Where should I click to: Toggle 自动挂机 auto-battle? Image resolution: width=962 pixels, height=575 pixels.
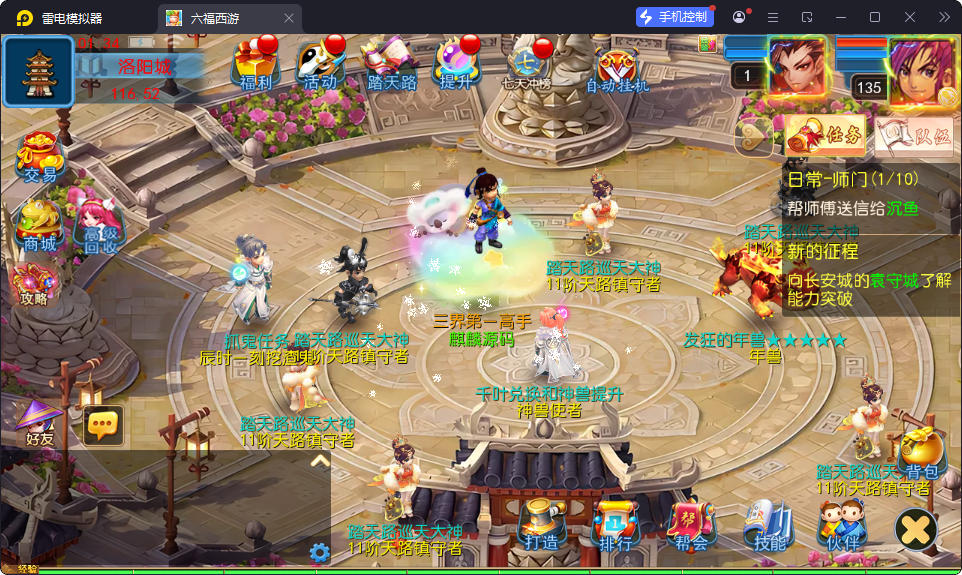coord(617,68)
